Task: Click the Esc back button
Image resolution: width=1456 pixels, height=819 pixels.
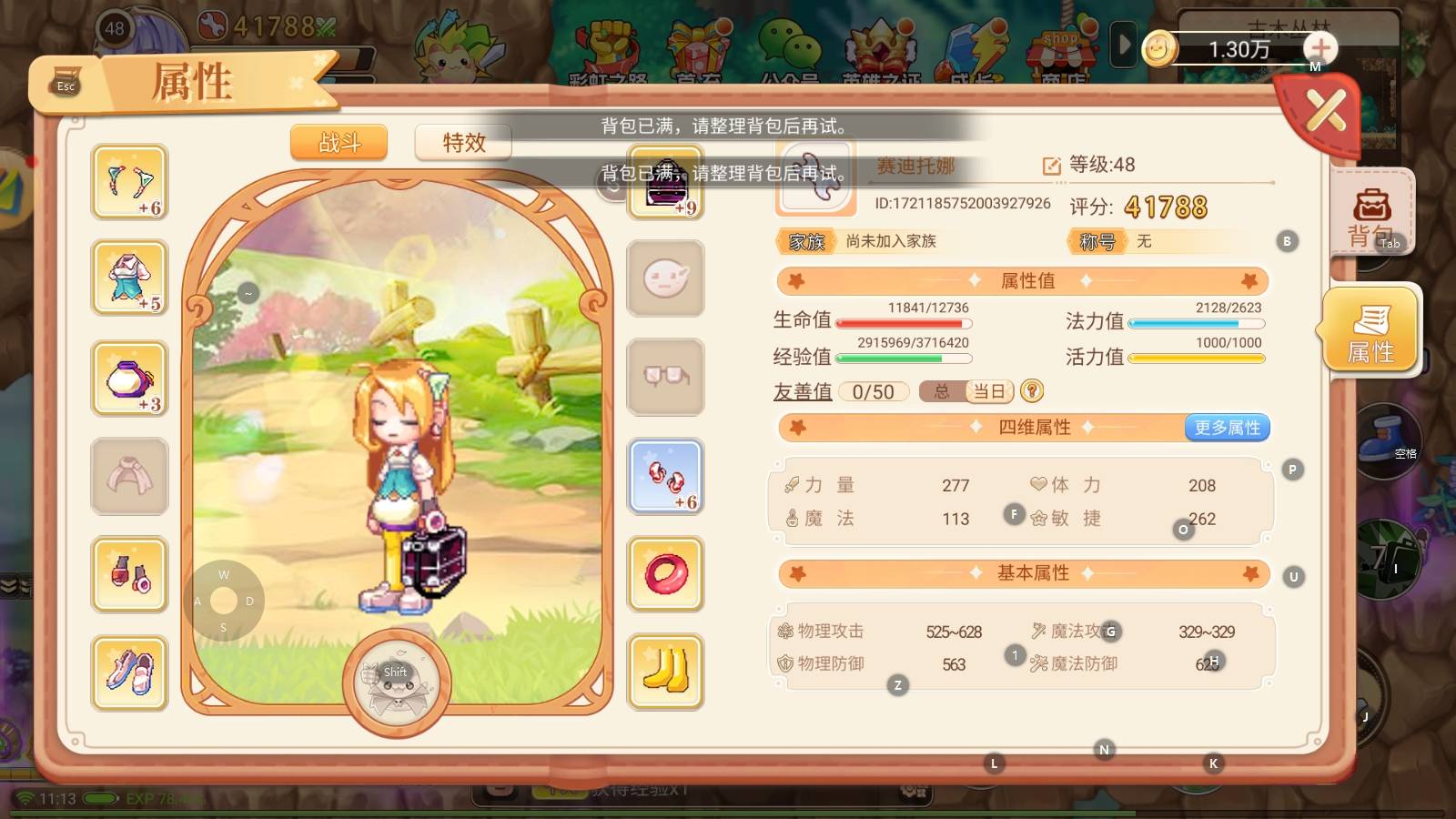Action: click(x=66, y=82)
